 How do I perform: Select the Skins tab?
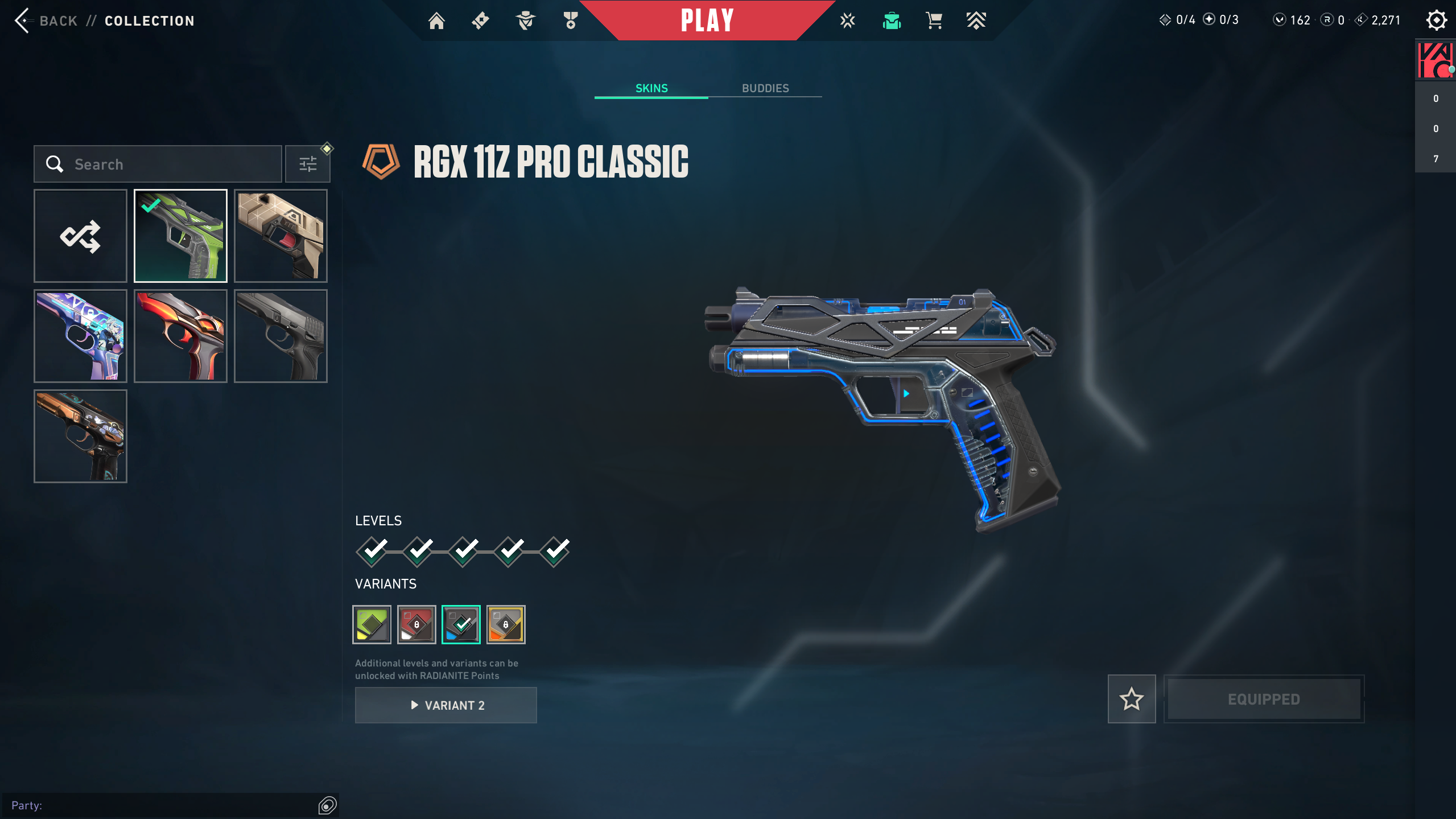(x=651, y=88)
